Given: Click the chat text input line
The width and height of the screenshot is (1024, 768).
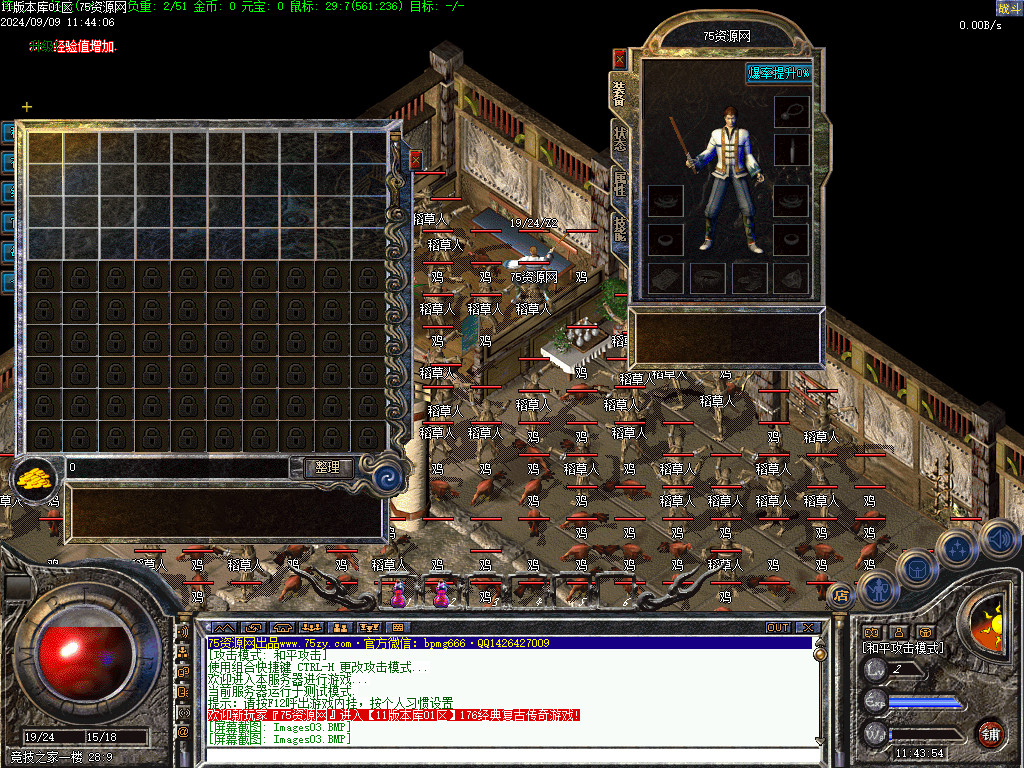Looking at the screenshot, I should pos(500,755).
